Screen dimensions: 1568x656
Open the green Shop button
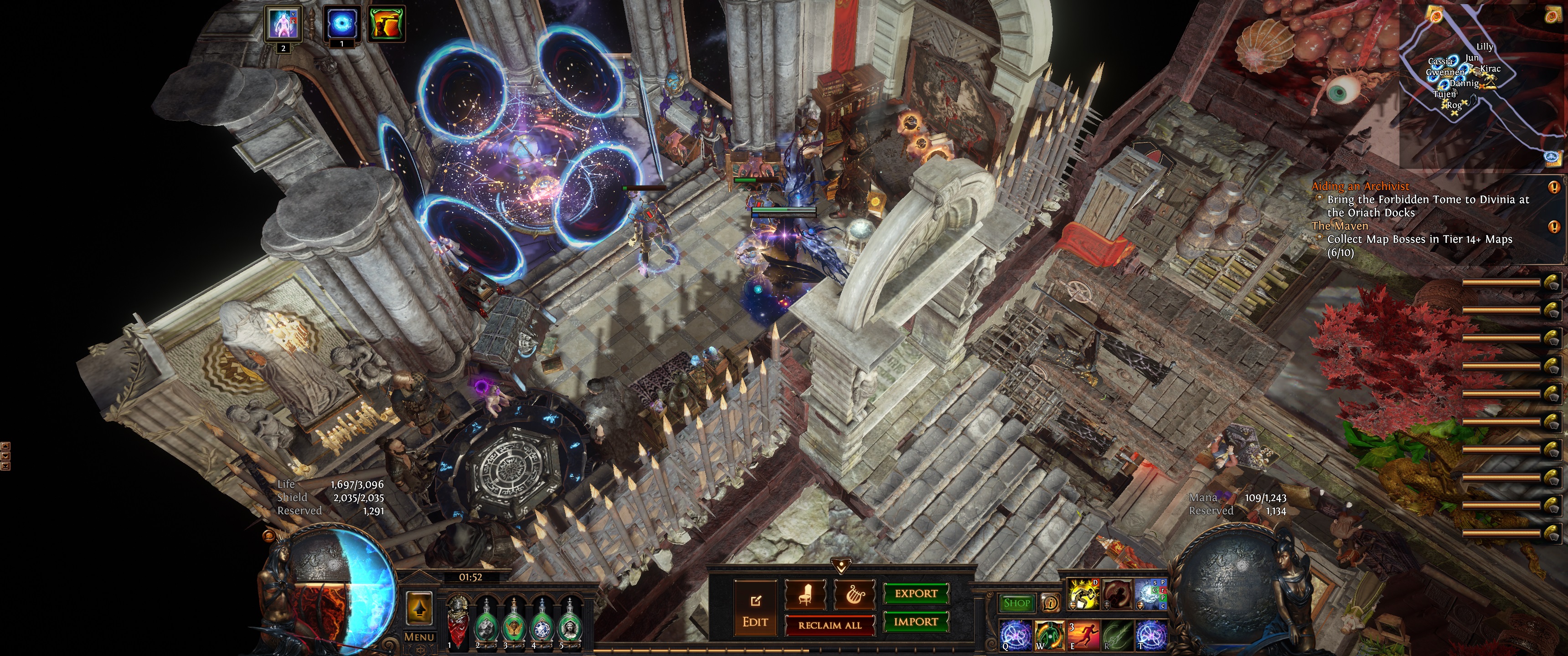(x=1016, y=603)
